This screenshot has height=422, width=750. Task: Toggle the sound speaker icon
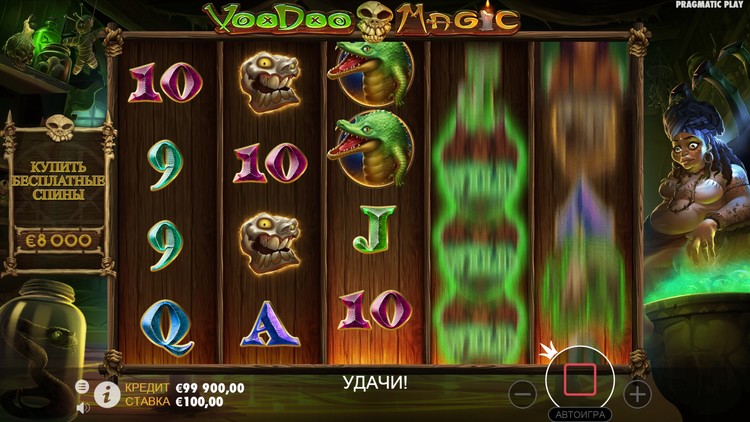click(83, 407)
